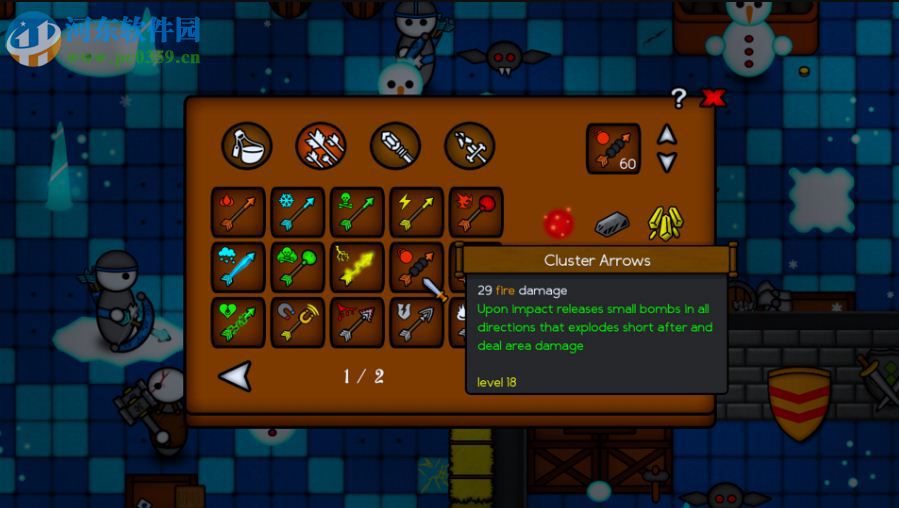Select the green broken-heart arrow recipe
This screenshot has width=899, height=508.
[238, 323]
